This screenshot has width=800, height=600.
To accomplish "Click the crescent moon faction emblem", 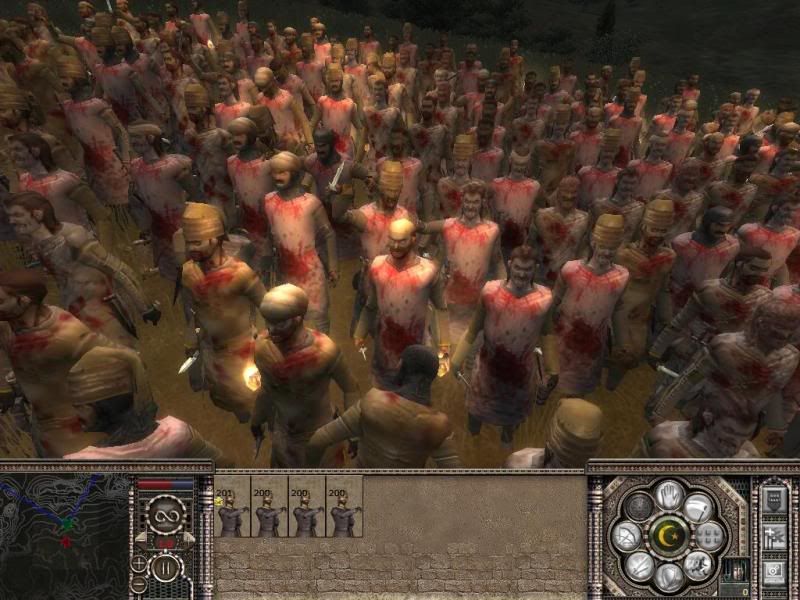I will [669, 535].
